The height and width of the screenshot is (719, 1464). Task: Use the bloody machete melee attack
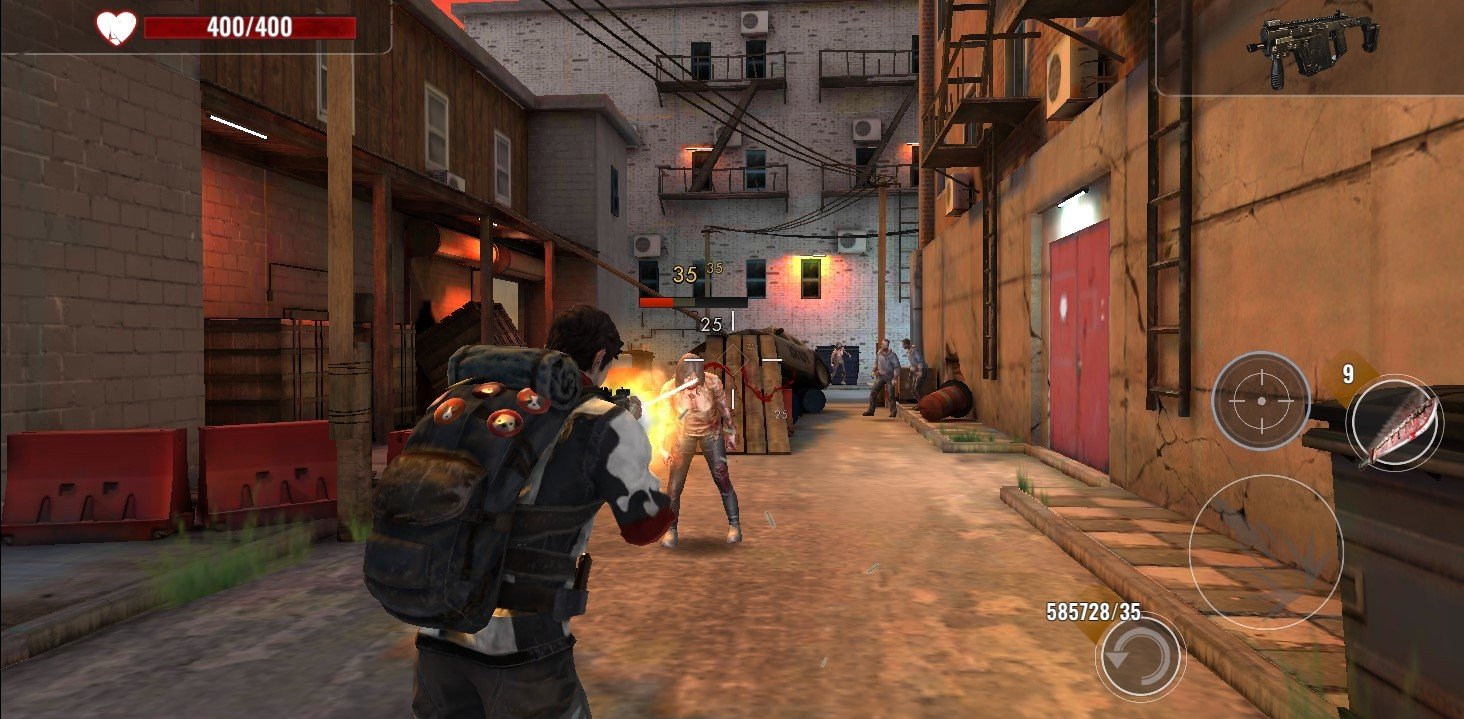click(x=1394, y=425)
